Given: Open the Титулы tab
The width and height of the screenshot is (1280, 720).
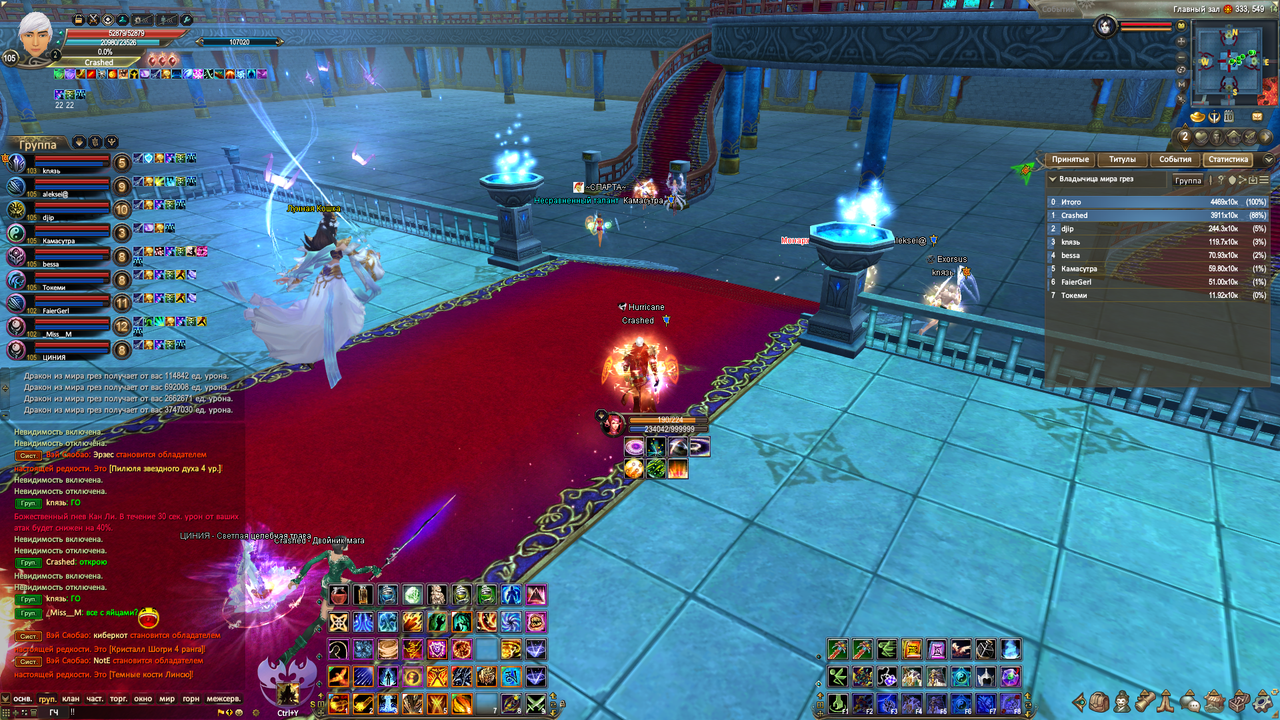Looking at the screenshot, I should pos(1122,160).
